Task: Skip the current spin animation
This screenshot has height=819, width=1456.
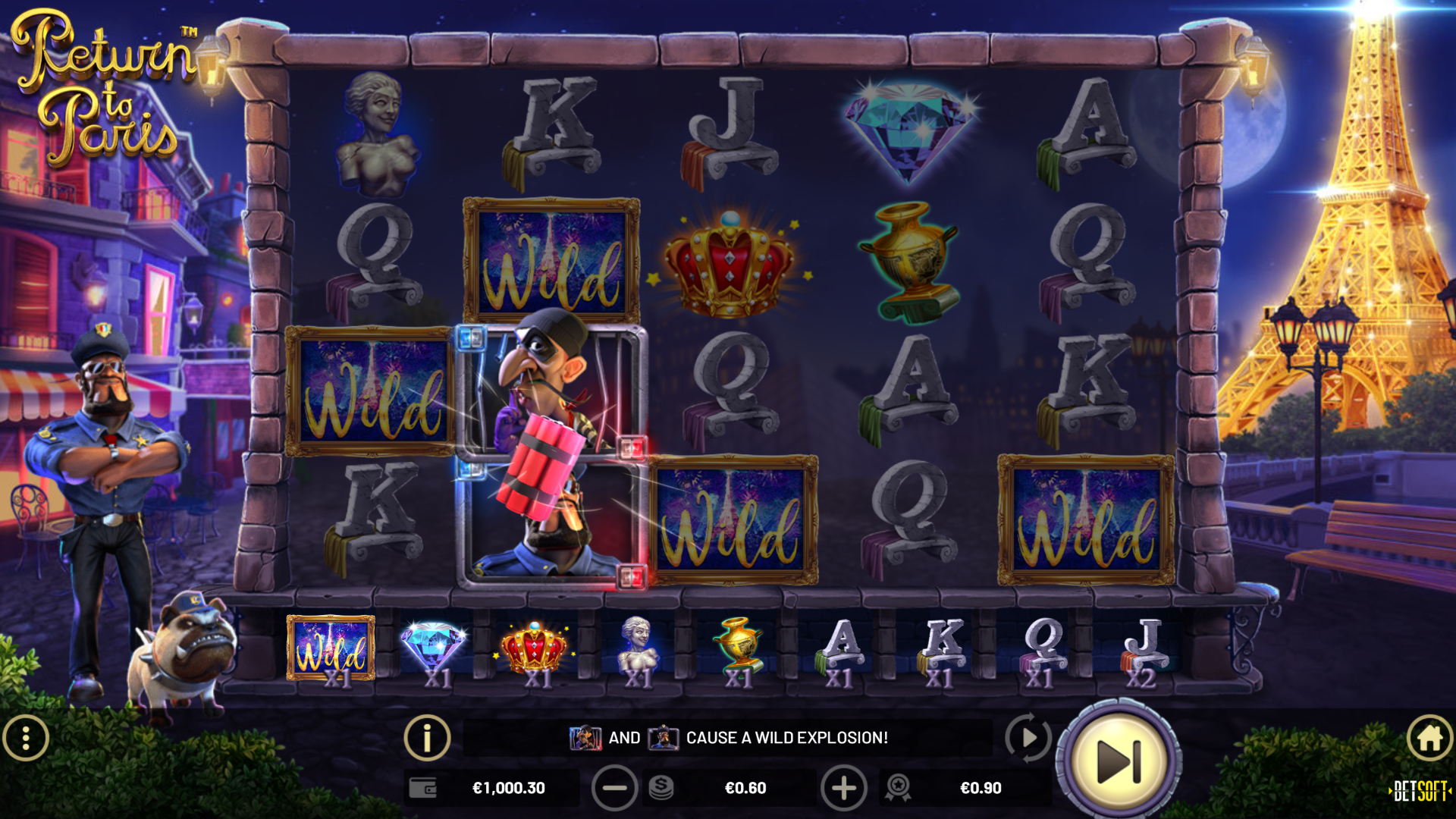Action: pos(1119,761)
